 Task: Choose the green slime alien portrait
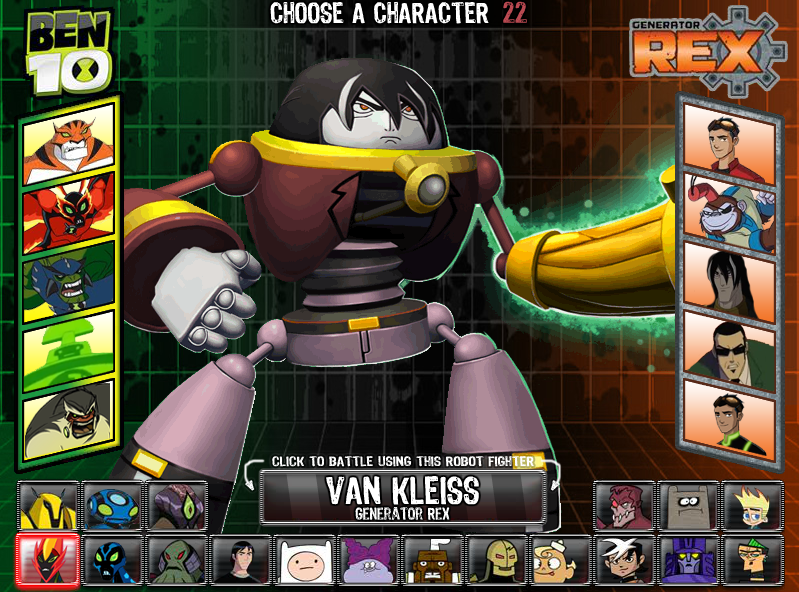coord(68,342)
